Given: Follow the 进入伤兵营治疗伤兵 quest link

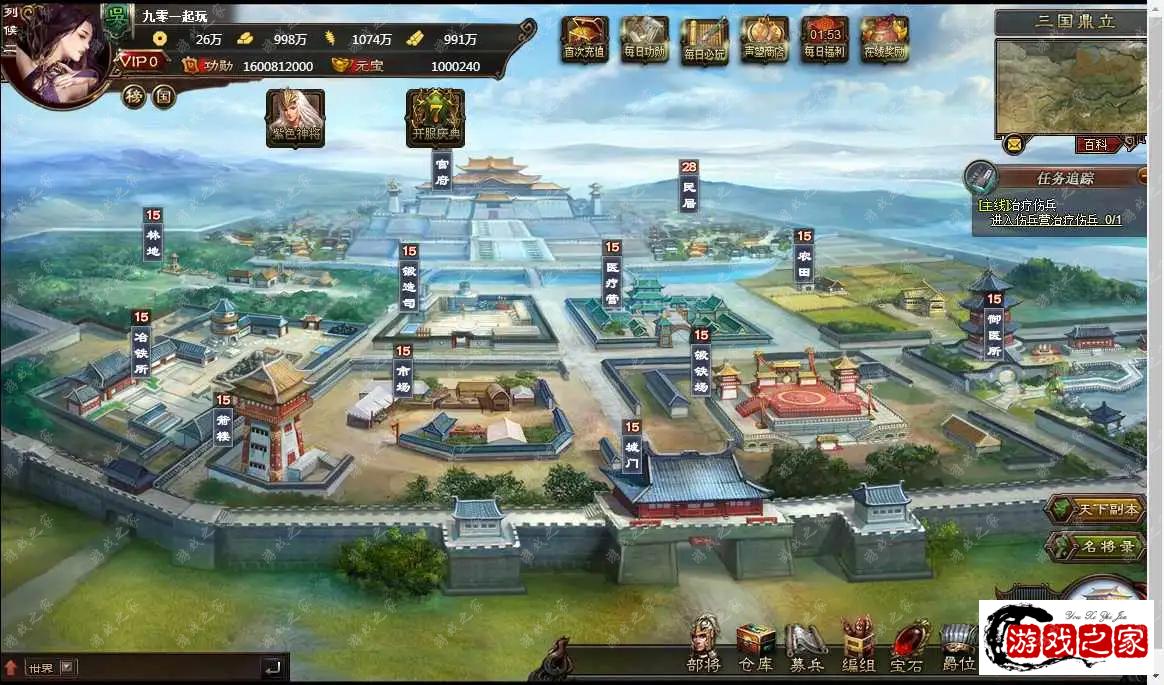Looking at the screenshot, I should pos(1055,219).
